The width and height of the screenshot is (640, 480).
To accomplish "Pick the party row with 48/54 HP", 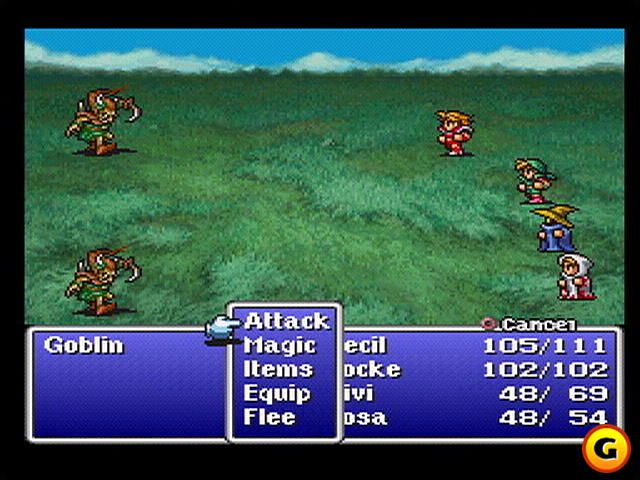I will [474, 417].
